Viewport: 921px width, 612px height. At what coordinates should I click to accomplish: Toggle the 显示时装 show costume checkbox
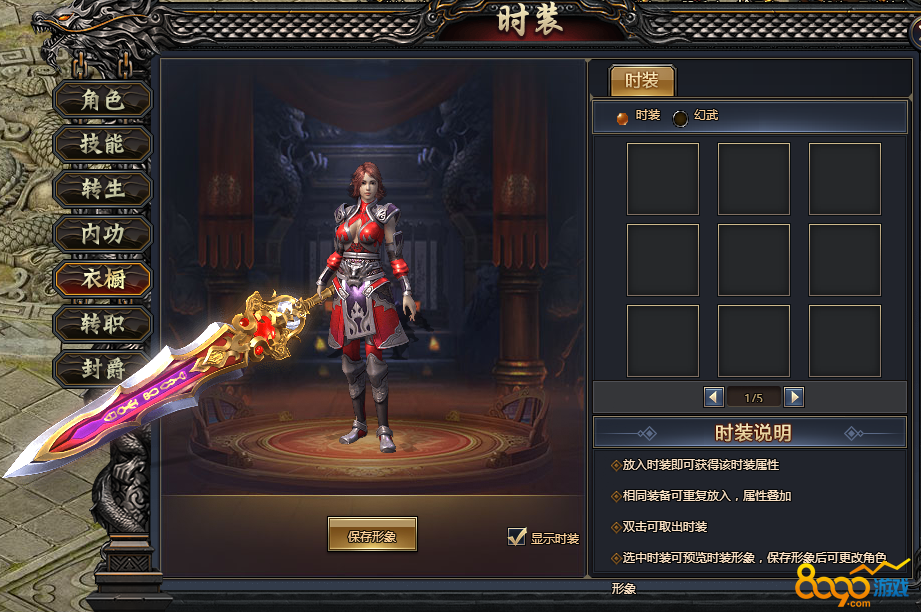tap(517, 537)
